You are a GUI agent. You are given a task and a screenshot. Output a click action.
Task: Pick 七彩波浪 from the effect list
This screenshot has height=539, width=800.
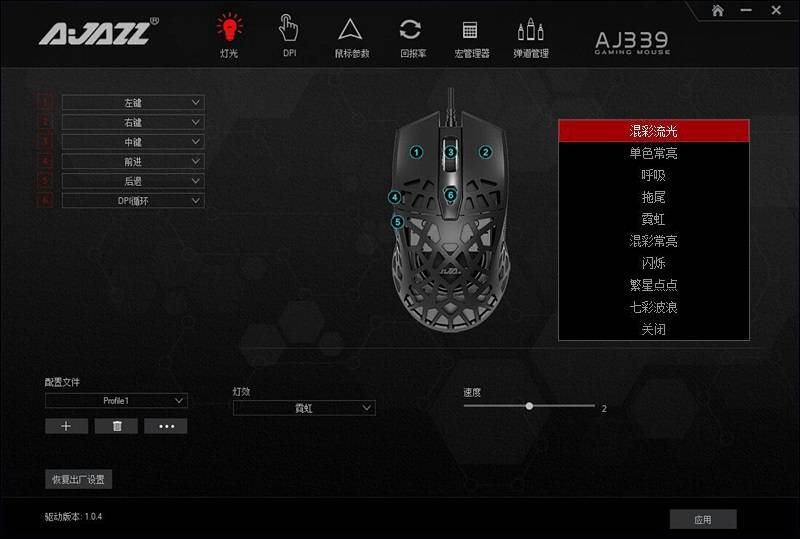pos(653,307)
